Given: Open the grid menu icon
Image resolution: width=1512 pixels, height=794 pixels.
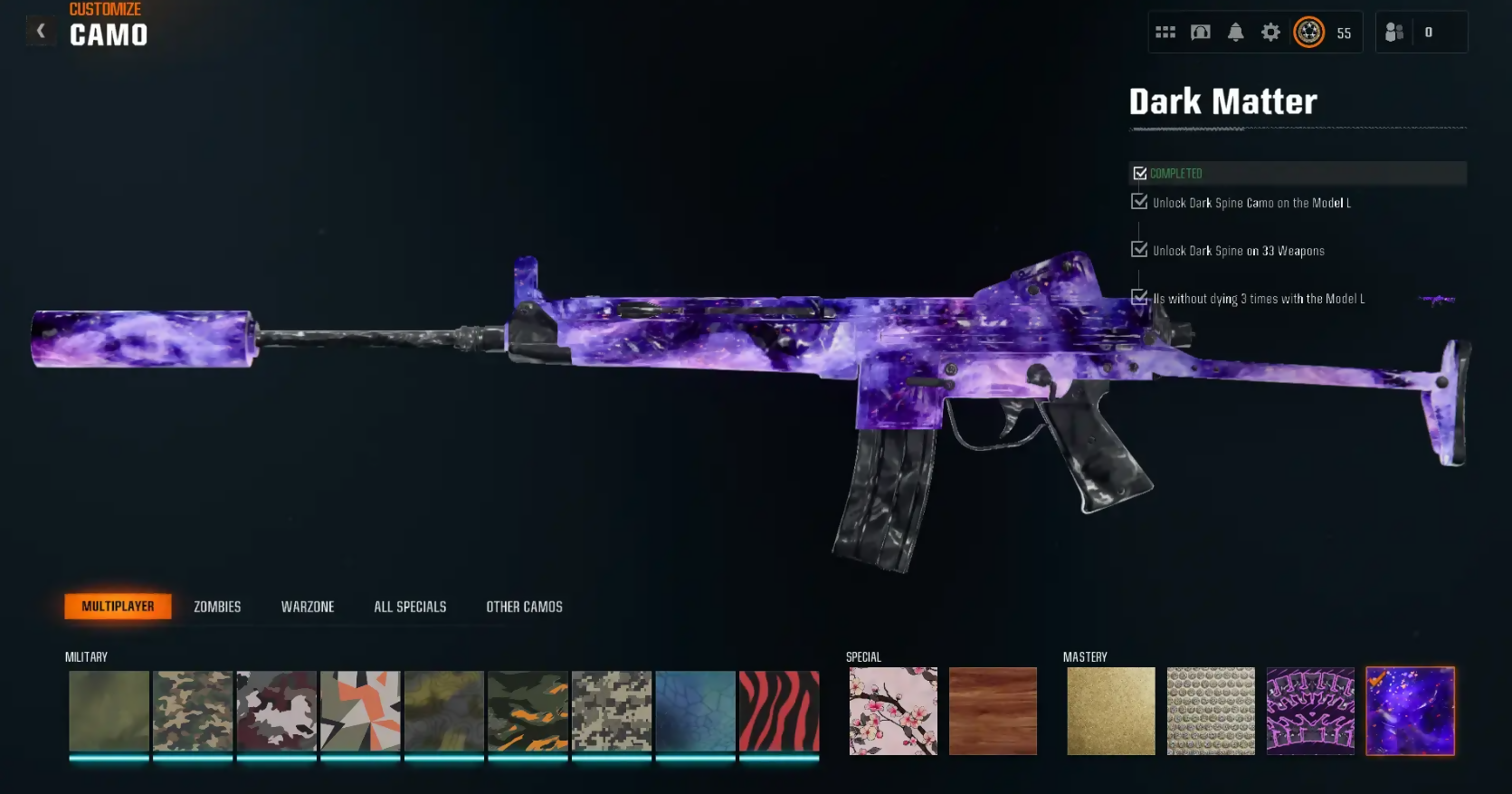Looking at the screenshot, I should point(1165,33).
